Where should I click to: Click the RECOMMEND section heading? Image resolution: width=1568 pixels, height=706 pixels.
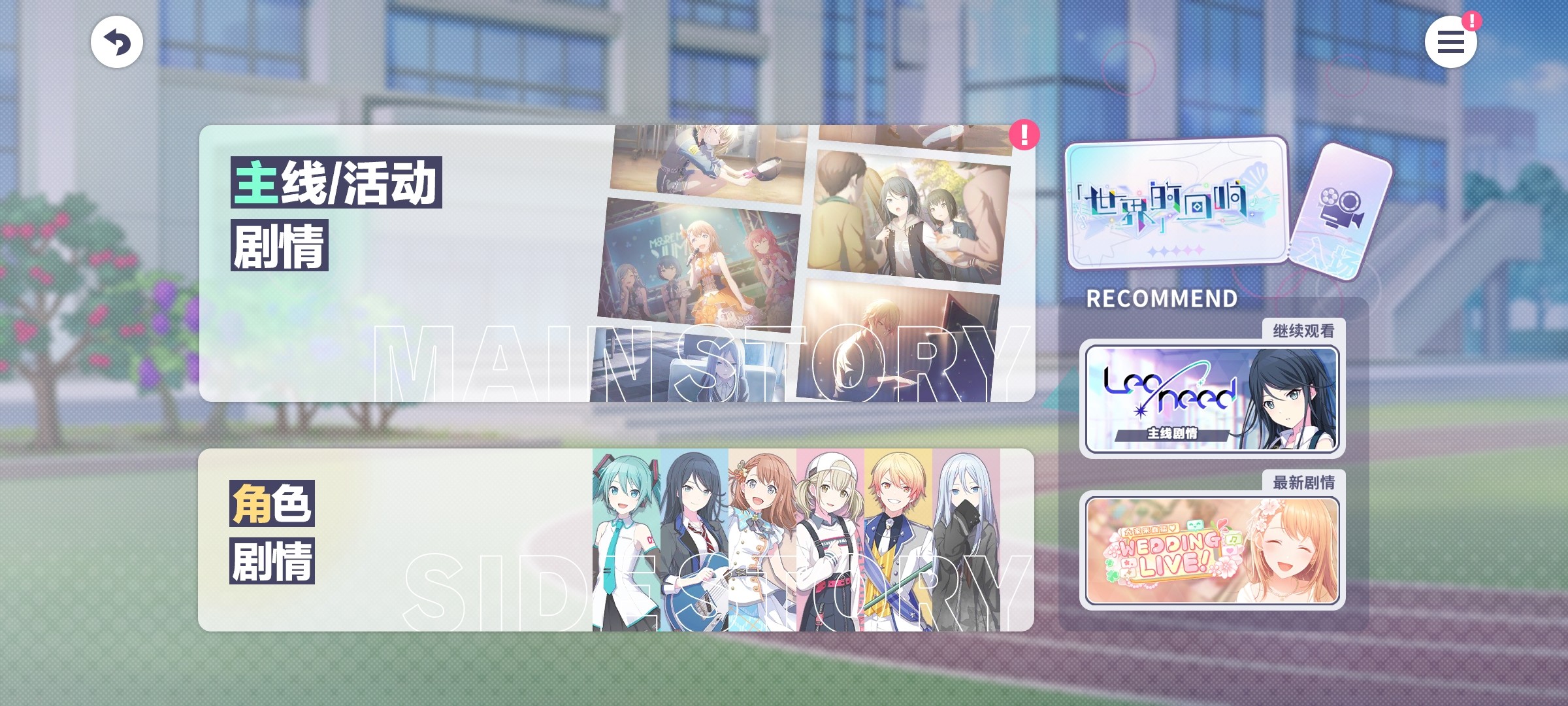pyautogui.click(x=1163, y=299)
